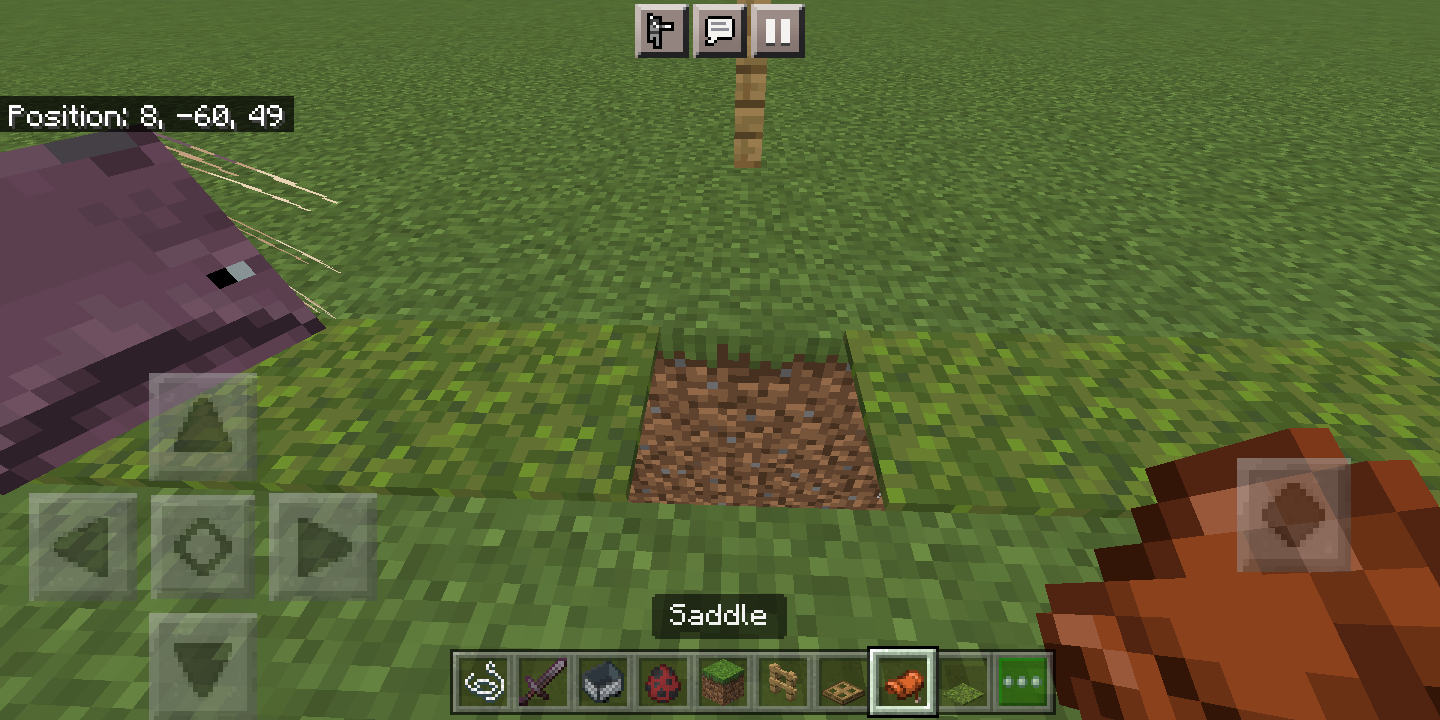Click the Position coordinates readout
1440x720 pixels.
click(x=146, y=116)
